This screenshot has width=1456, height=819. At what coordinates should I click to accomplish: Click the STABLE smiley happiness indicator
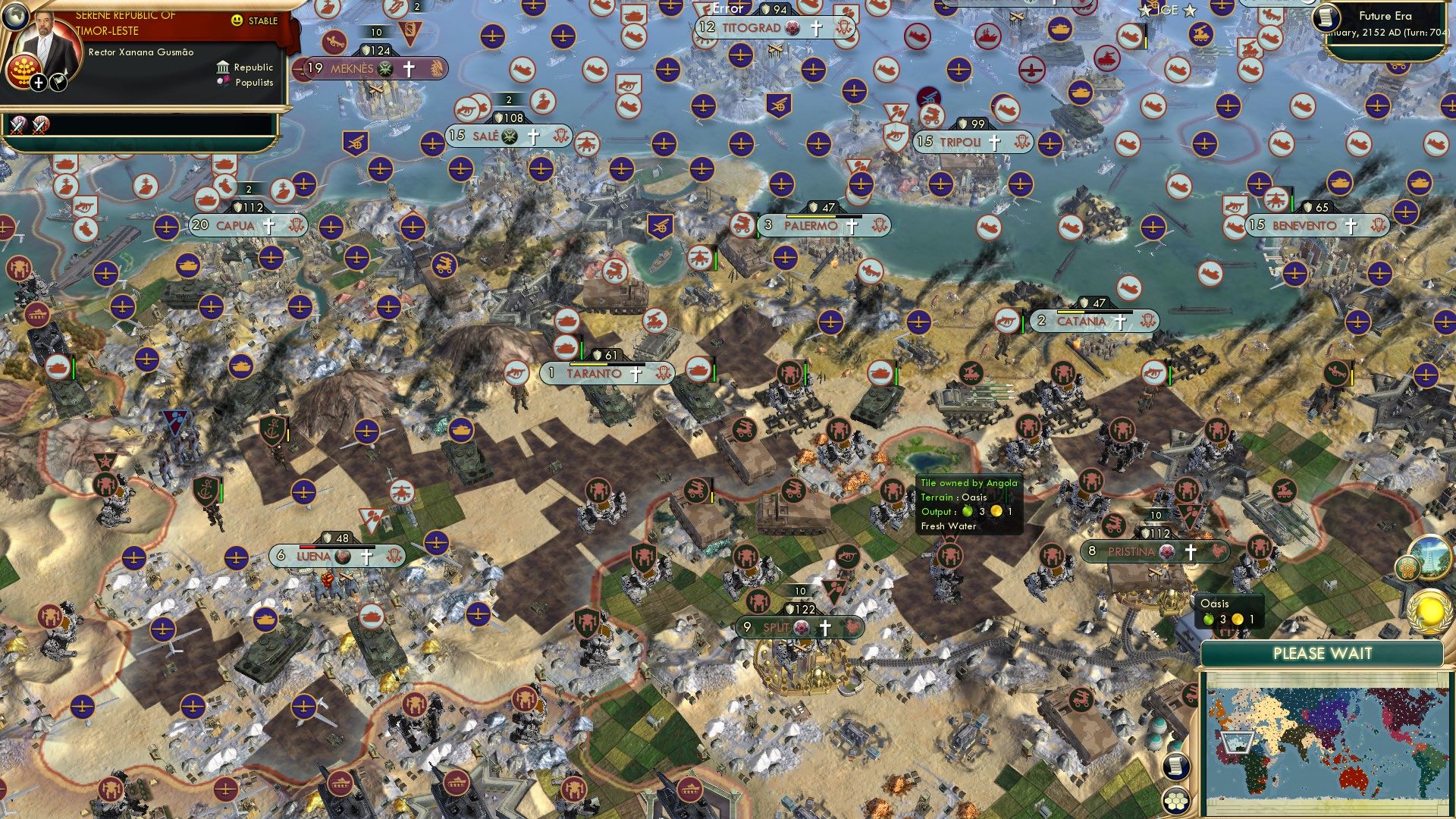(237, 20)
